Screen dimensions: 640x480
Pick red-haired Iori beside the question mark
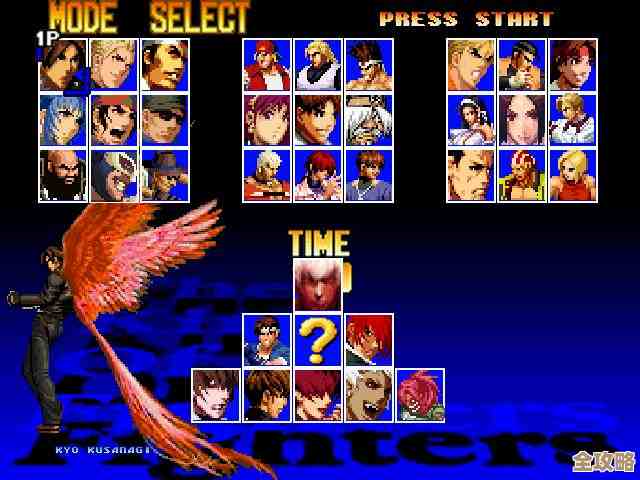pos(369,340)
